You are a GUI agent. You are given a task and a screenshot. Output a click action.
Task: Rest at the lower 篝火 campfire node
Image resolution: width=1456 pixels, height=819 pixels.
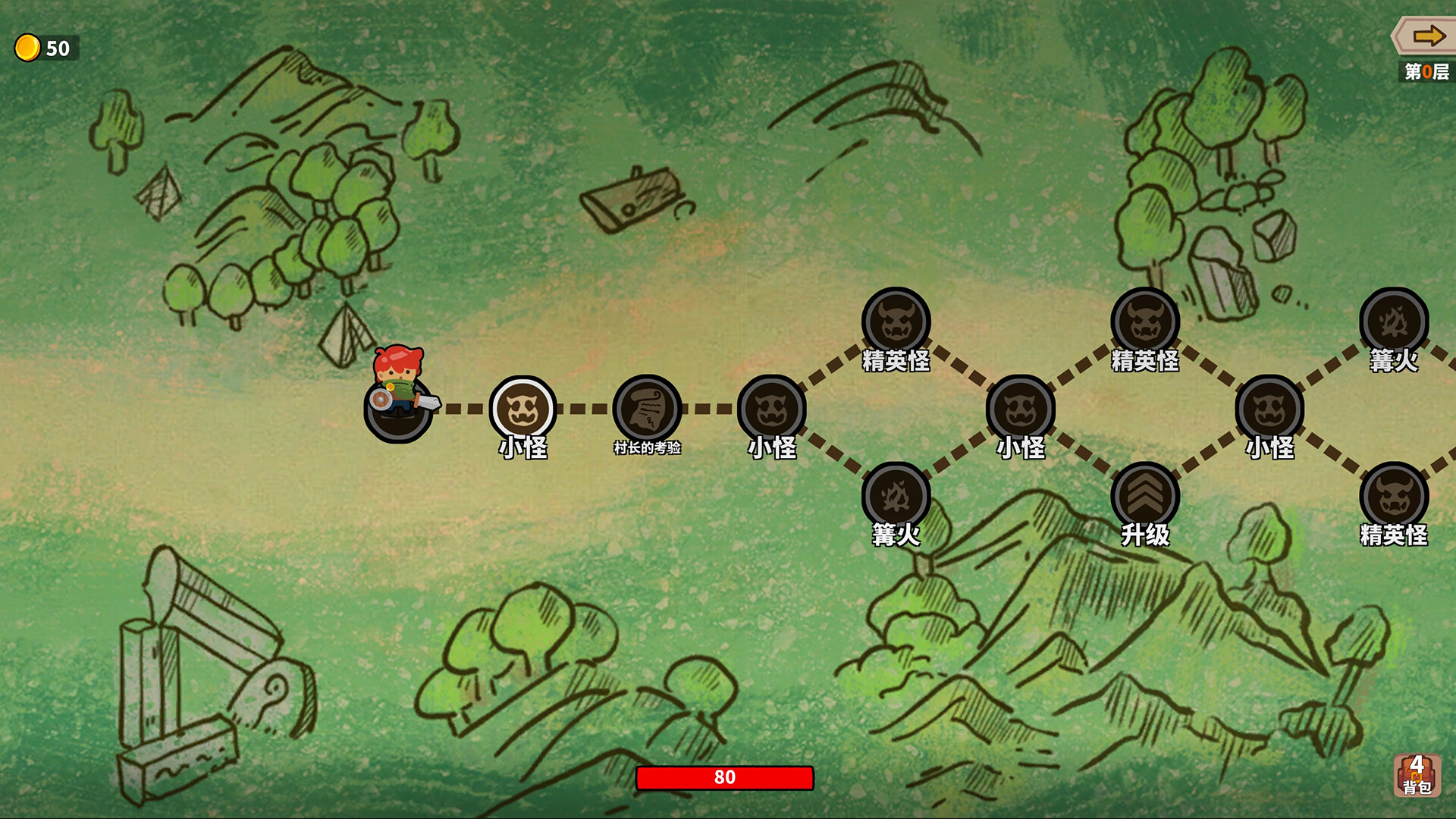tap(895, 497)
